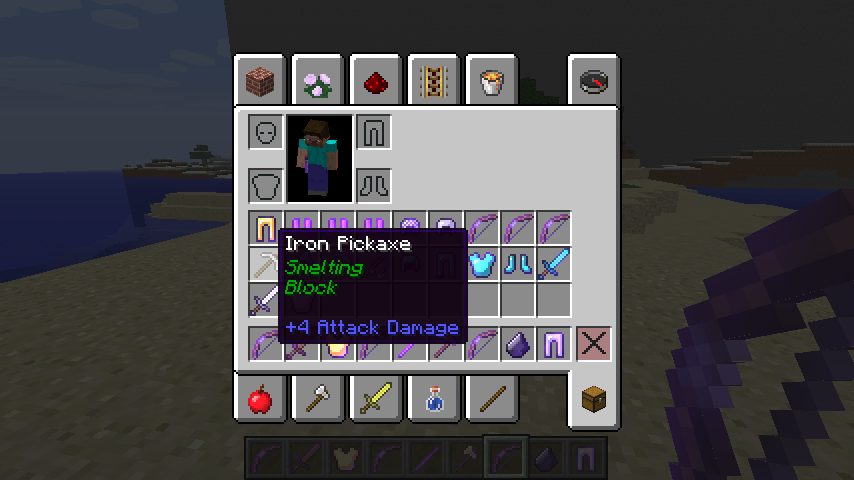Select the chest Survival Inventory tab
The image size is (854, 480).
[x=593, y=400]
